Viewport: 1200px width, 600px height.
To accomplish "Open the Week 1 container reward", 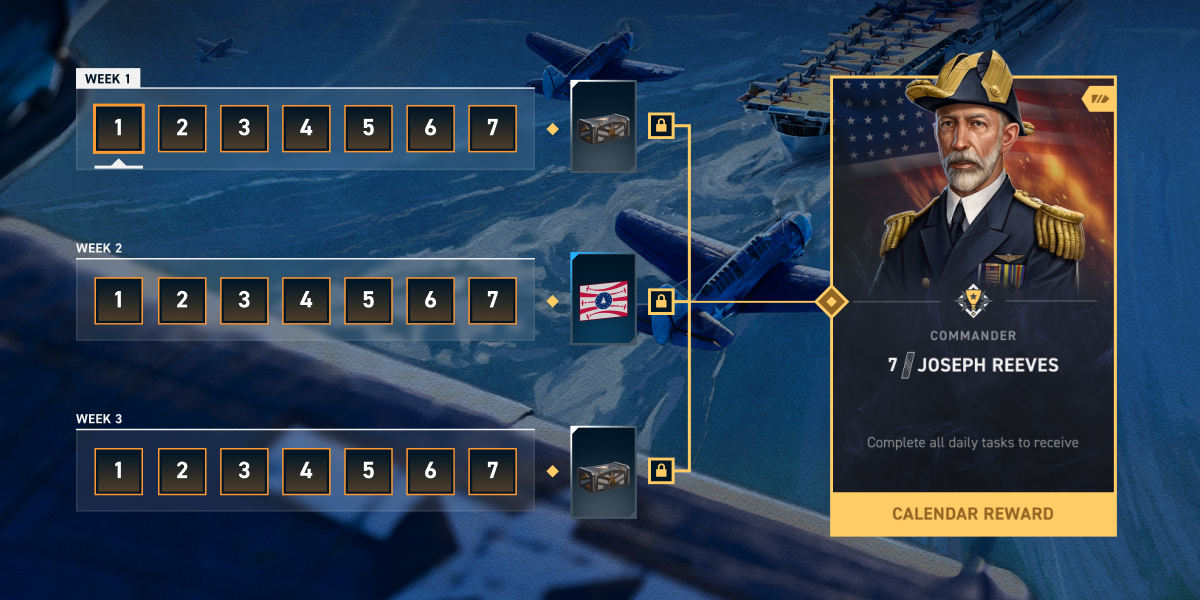I will 603,127.
